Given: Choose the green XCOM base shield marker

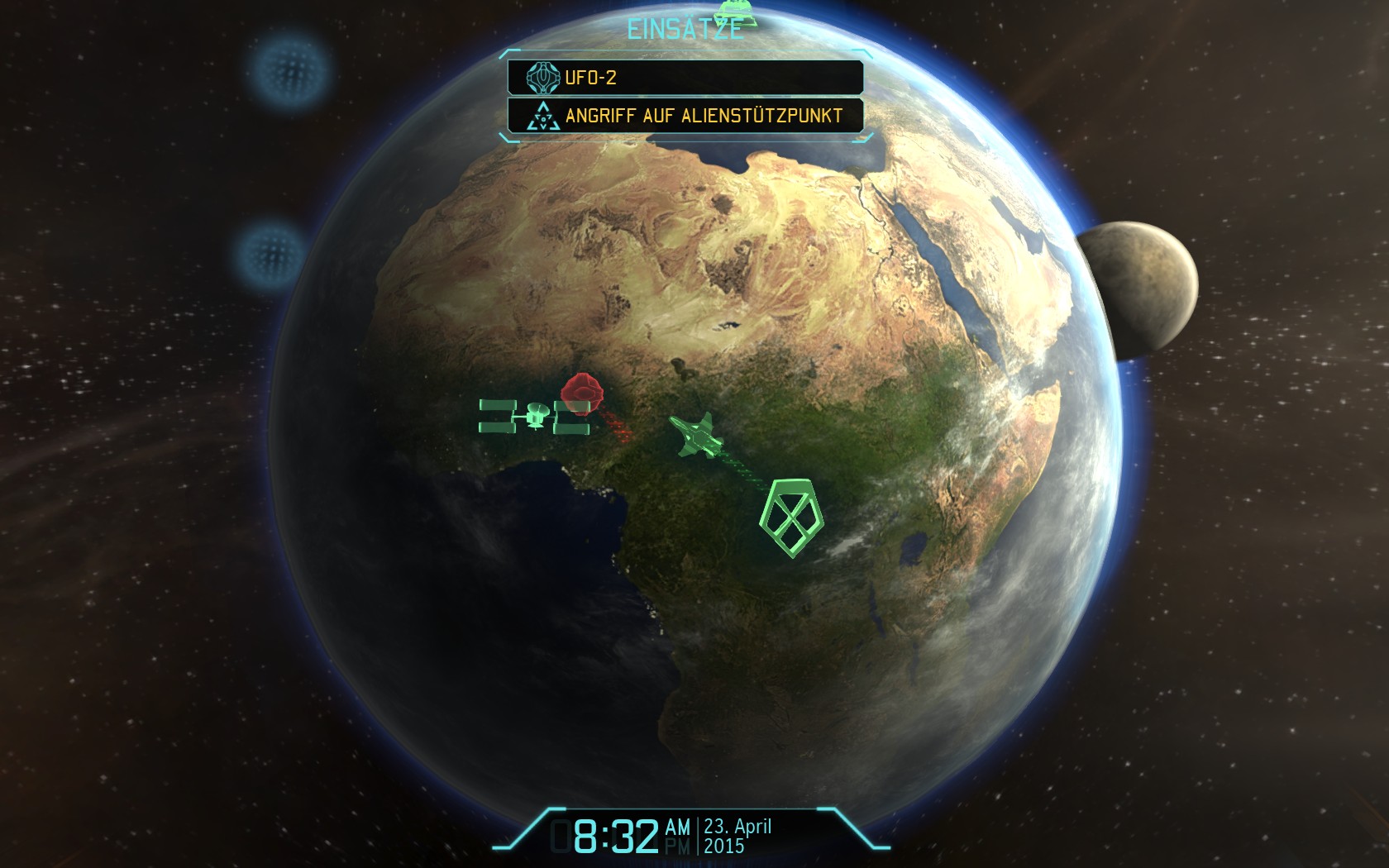Looking at the screenshot, I should point(791,517).
